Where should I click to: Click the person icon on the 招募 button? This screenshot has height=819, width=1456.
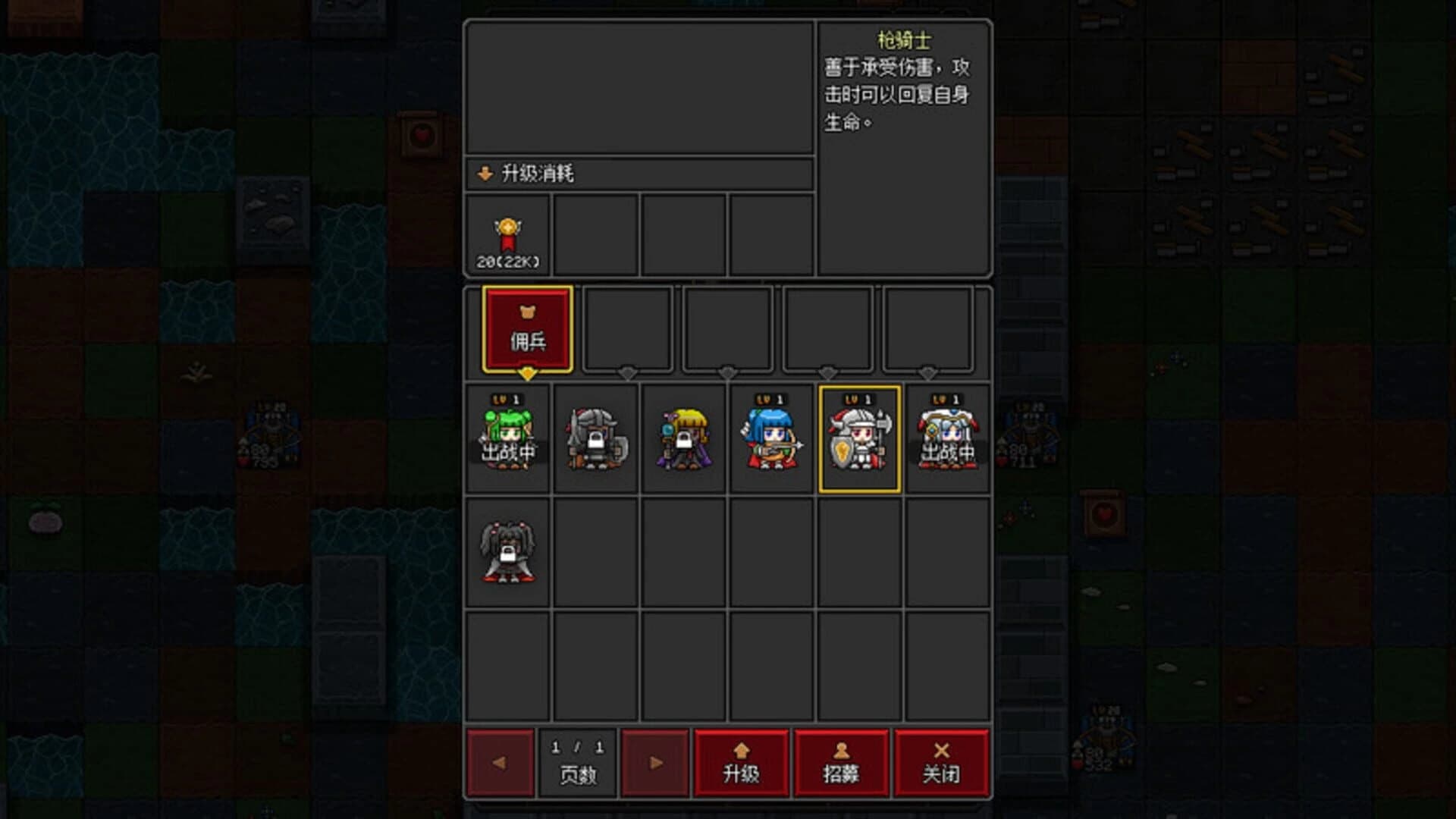(842, 750)
